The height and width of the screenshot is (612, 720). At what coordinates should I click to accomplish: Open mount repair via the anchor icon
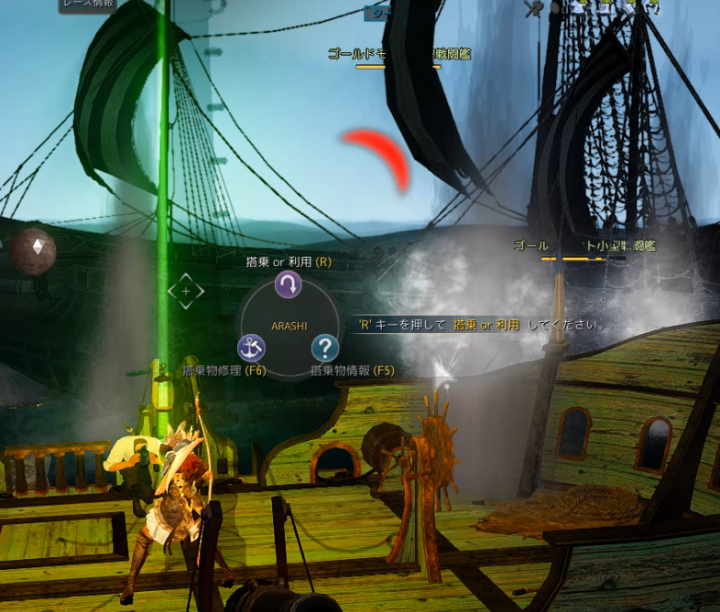[251, 347]
